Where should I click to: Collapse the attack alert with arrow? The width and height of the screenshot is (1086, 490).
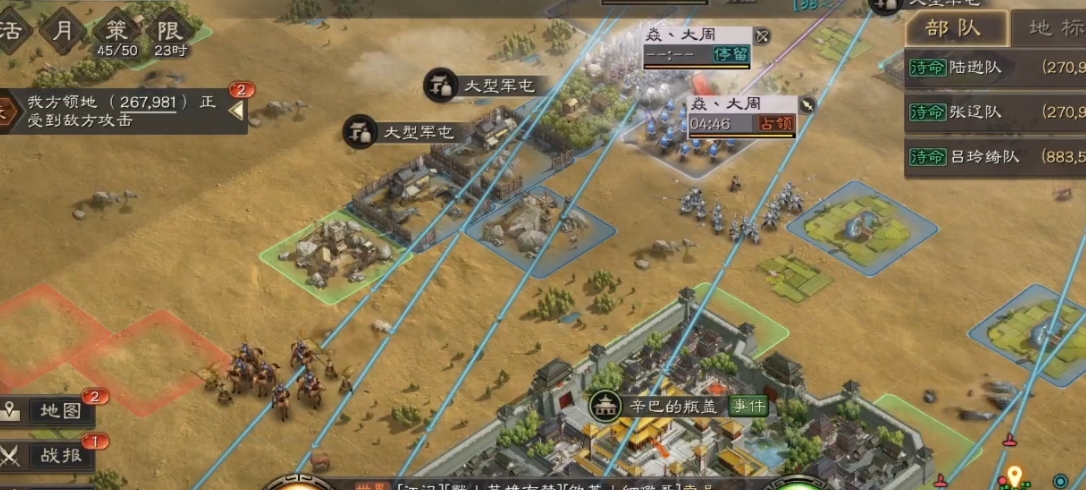point(237,110)
